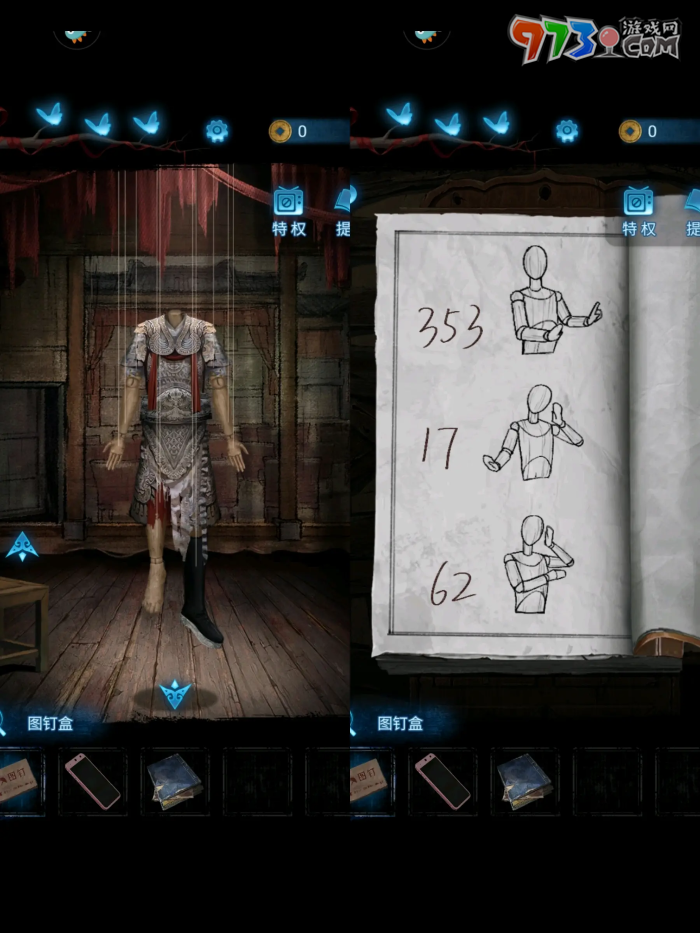This screenshot has height=933, width=700.
Task: Select the 图钉 thumbtack box under the notebook
Action: [x=368, y=781]
